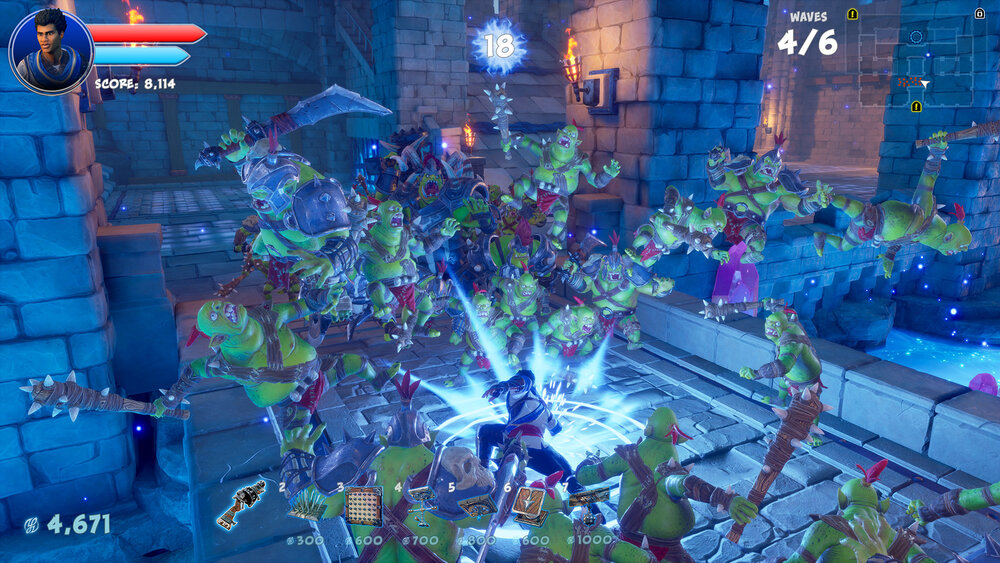Select the 800-cost trap in slot 5
Image resolution: width=1000 pixels, height=563 pixels.
(x=476, y=506)
